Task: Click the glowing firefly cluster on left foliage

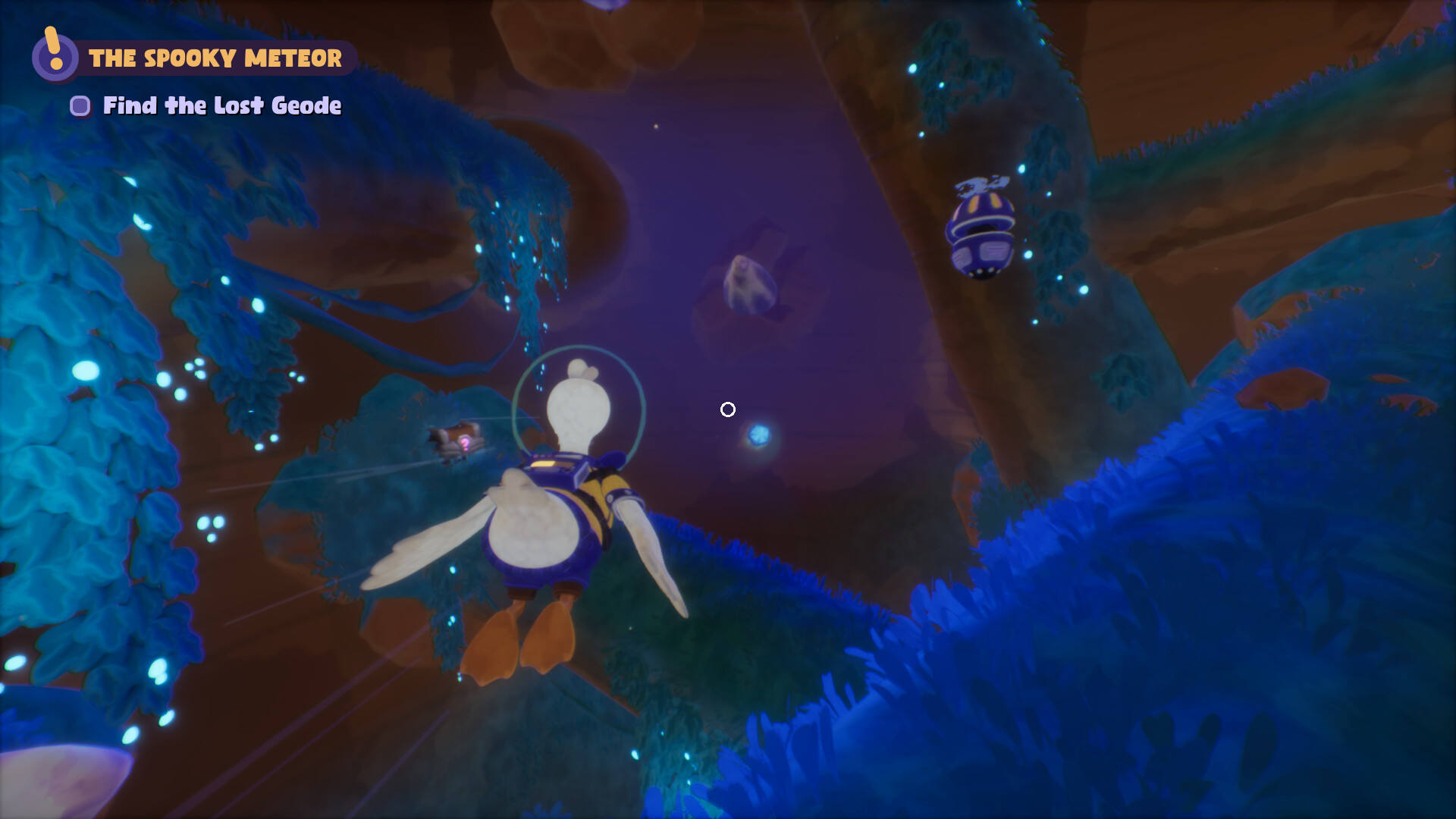Action: 182,379
